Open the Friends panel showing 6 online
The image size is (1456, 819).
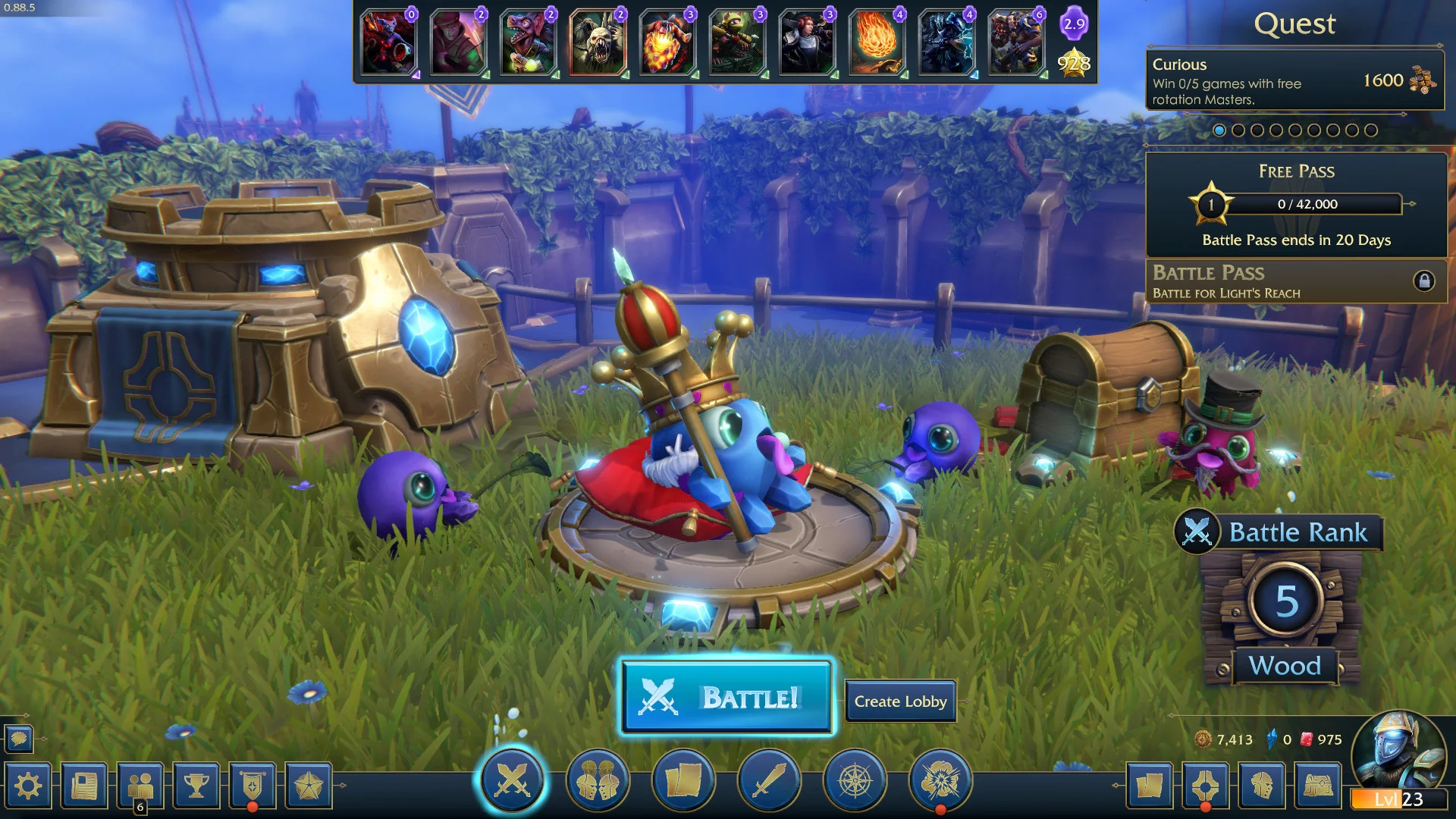click(141, 786)
